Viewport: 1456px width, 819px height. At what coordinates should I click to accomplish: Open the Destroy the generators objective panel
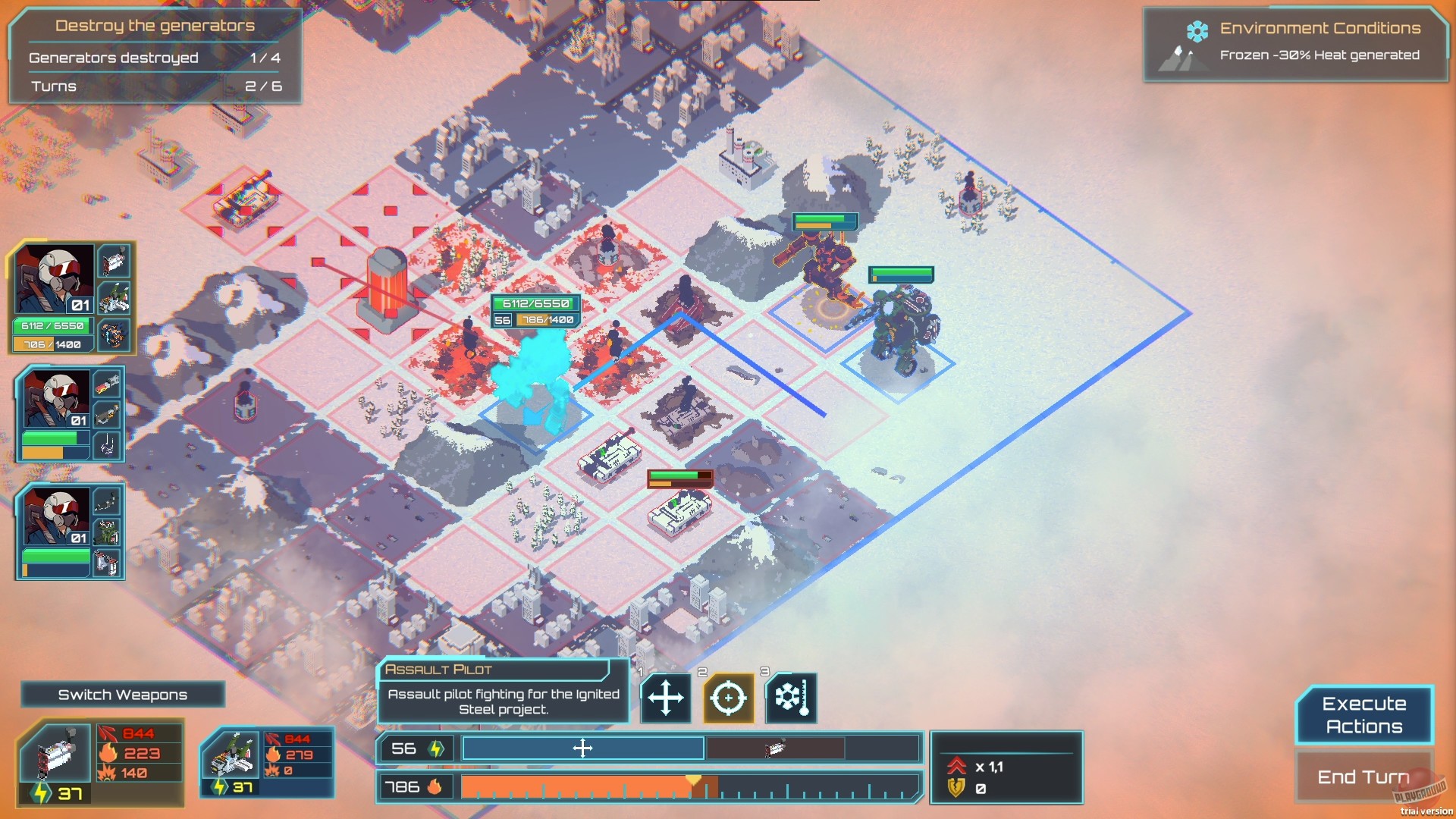(155, 25)
